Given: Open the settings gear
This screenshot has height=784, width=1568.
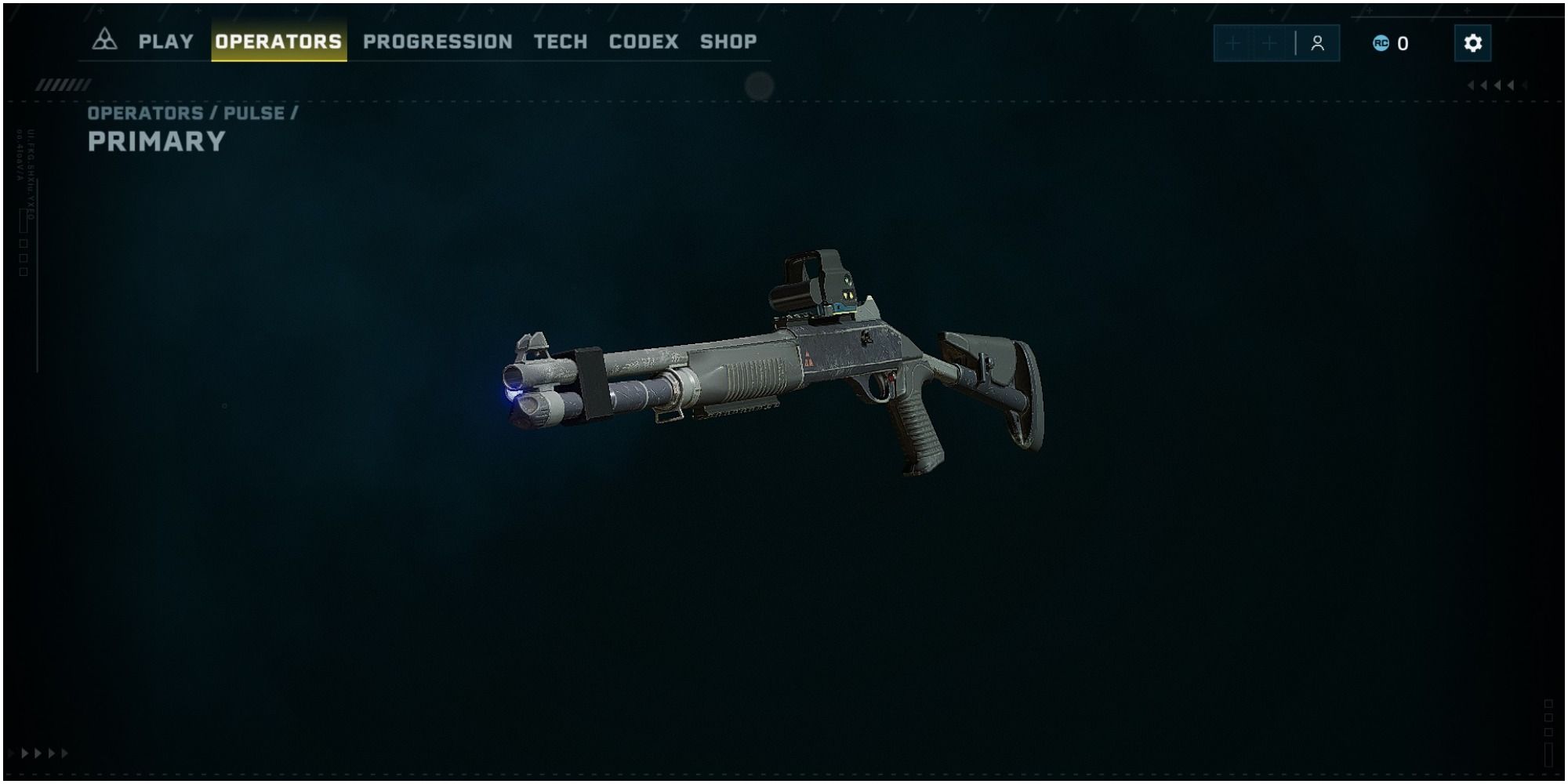Looking at the screenshot, I should pos(1474,42).
